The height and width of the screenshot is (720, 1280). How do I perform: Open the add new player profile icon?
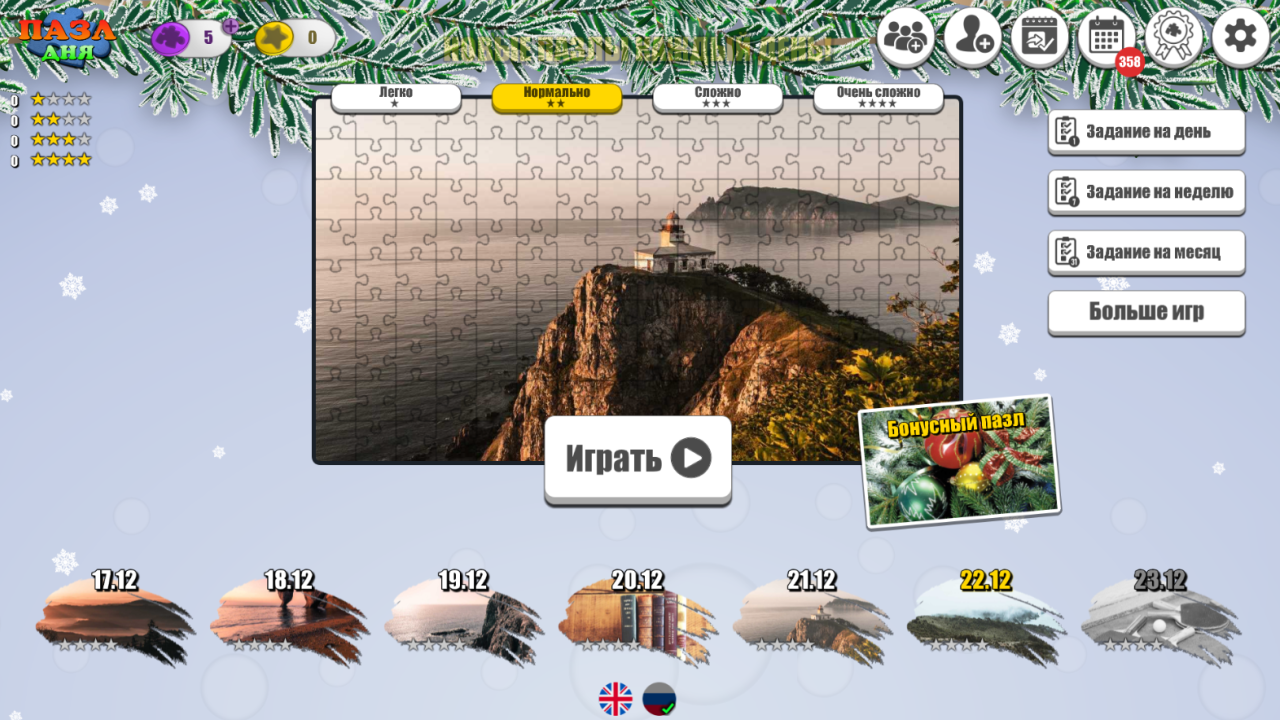tap(972, 36)
